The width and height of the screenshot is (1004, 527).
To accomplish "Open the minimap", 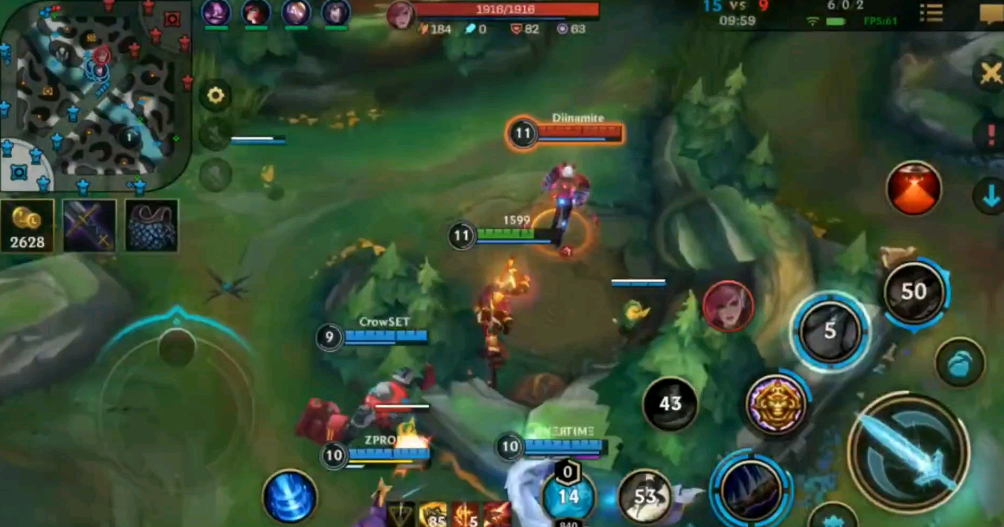I will tap(95, 95).
